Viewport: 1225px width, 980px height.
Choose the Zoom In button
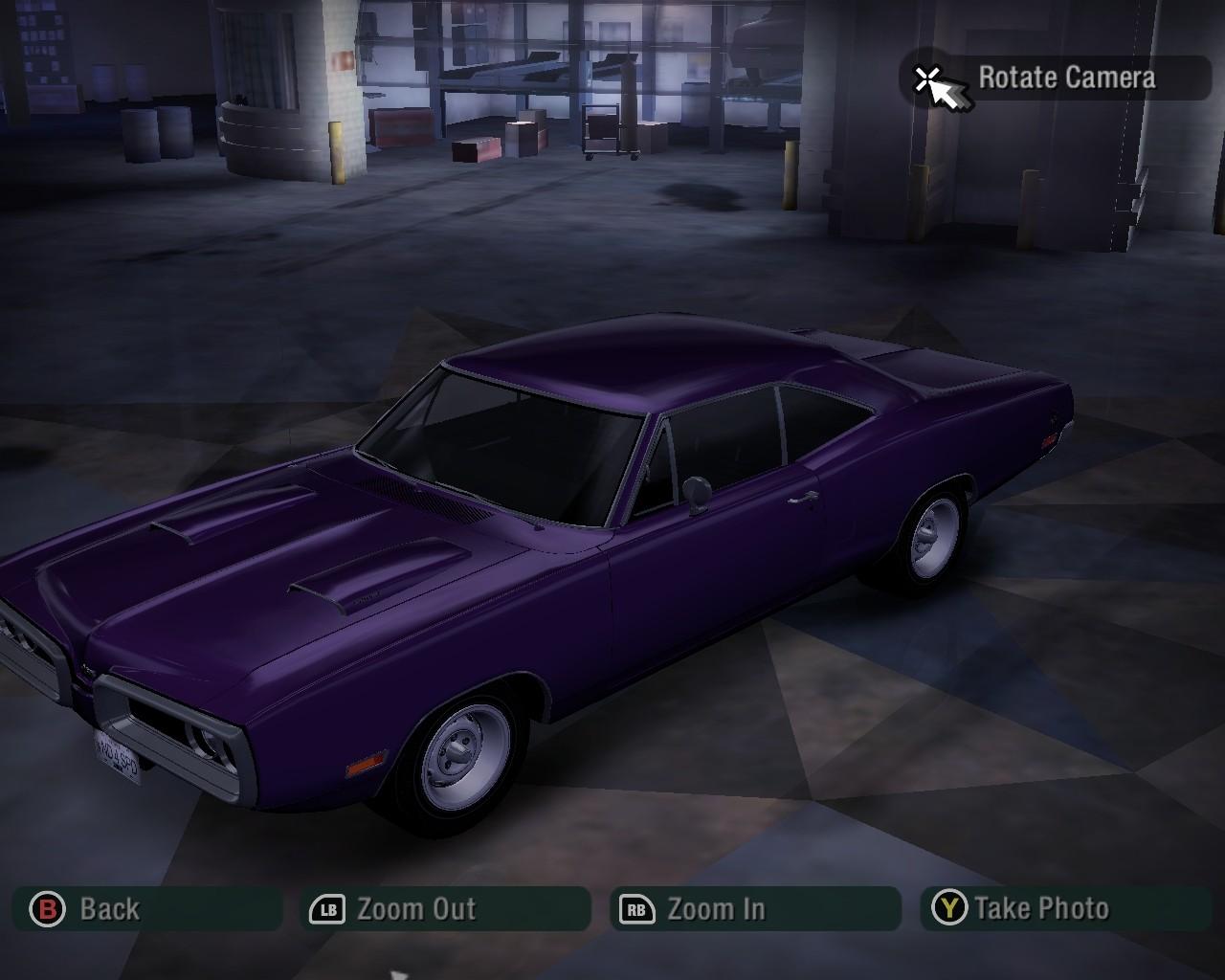755,908
